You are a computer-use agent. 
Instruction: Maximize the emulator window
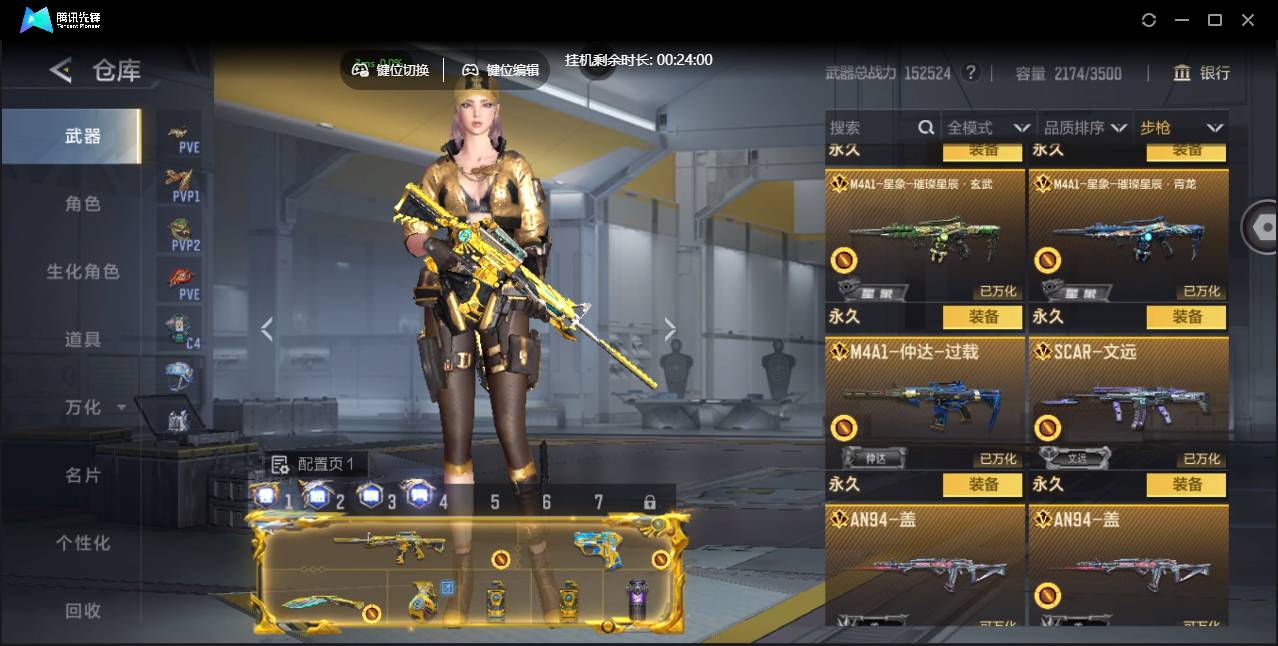(1215, 20)
